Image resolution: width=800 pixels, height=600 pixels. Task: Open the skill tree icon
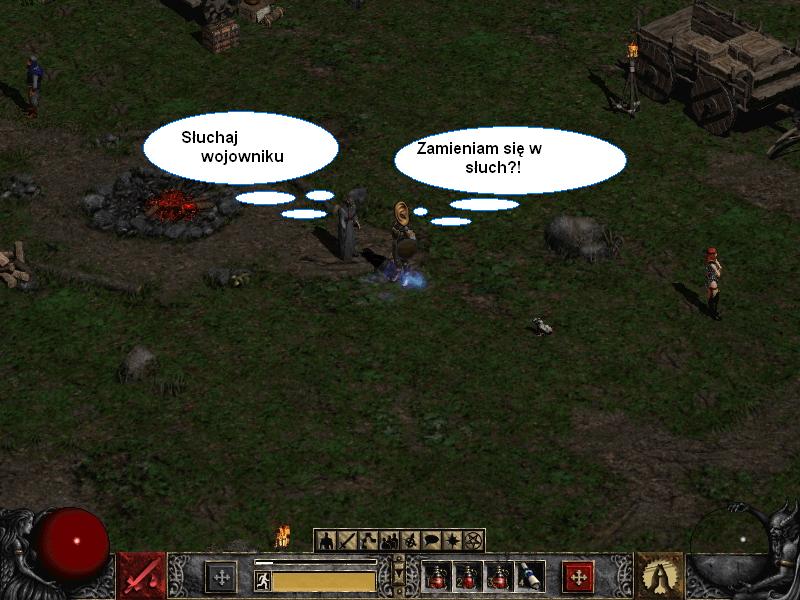(x=368, y=541)
